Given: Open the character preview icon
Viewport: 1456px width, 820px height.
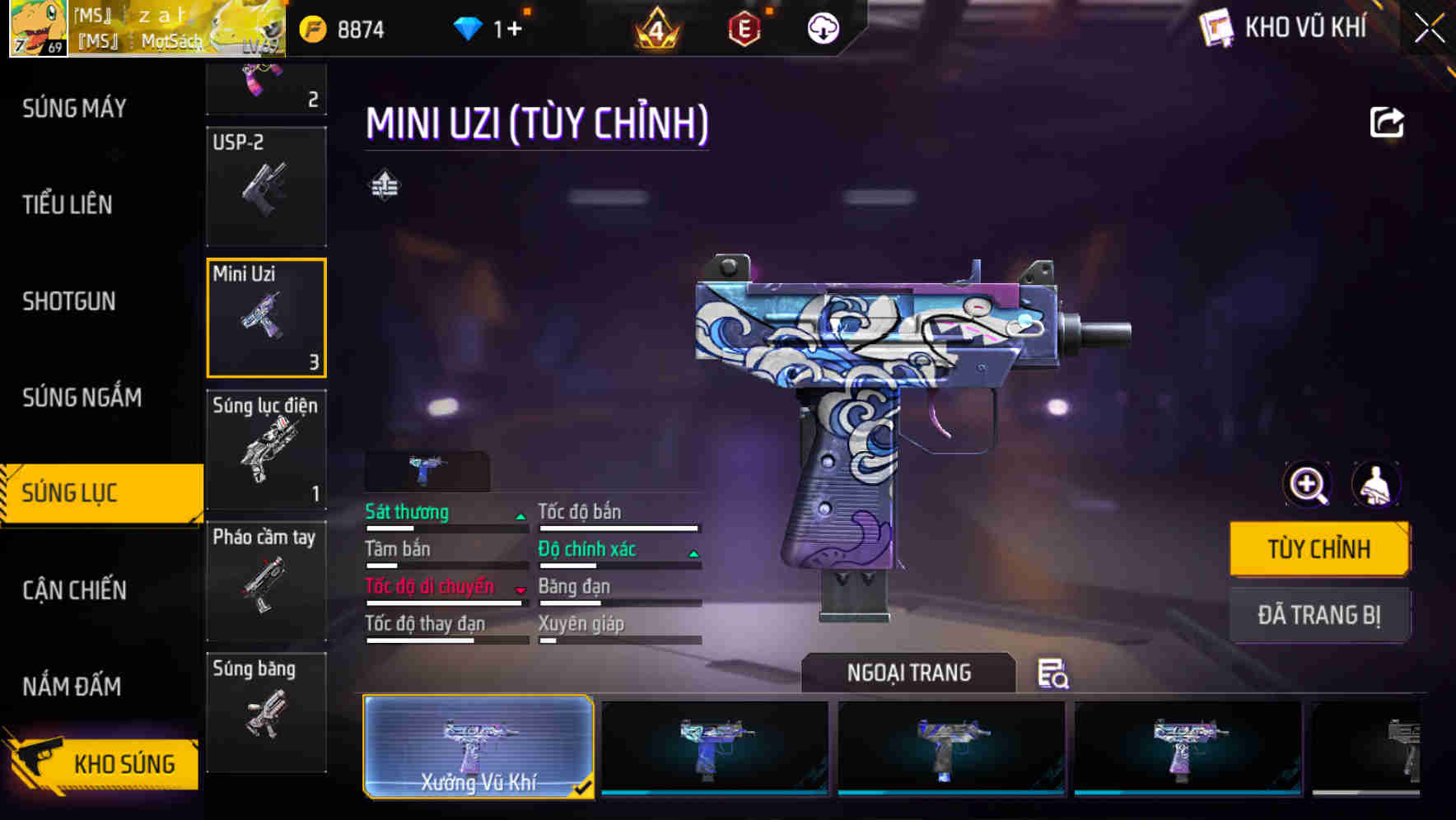Looking at the screenshot, I should click(1375, 485).
